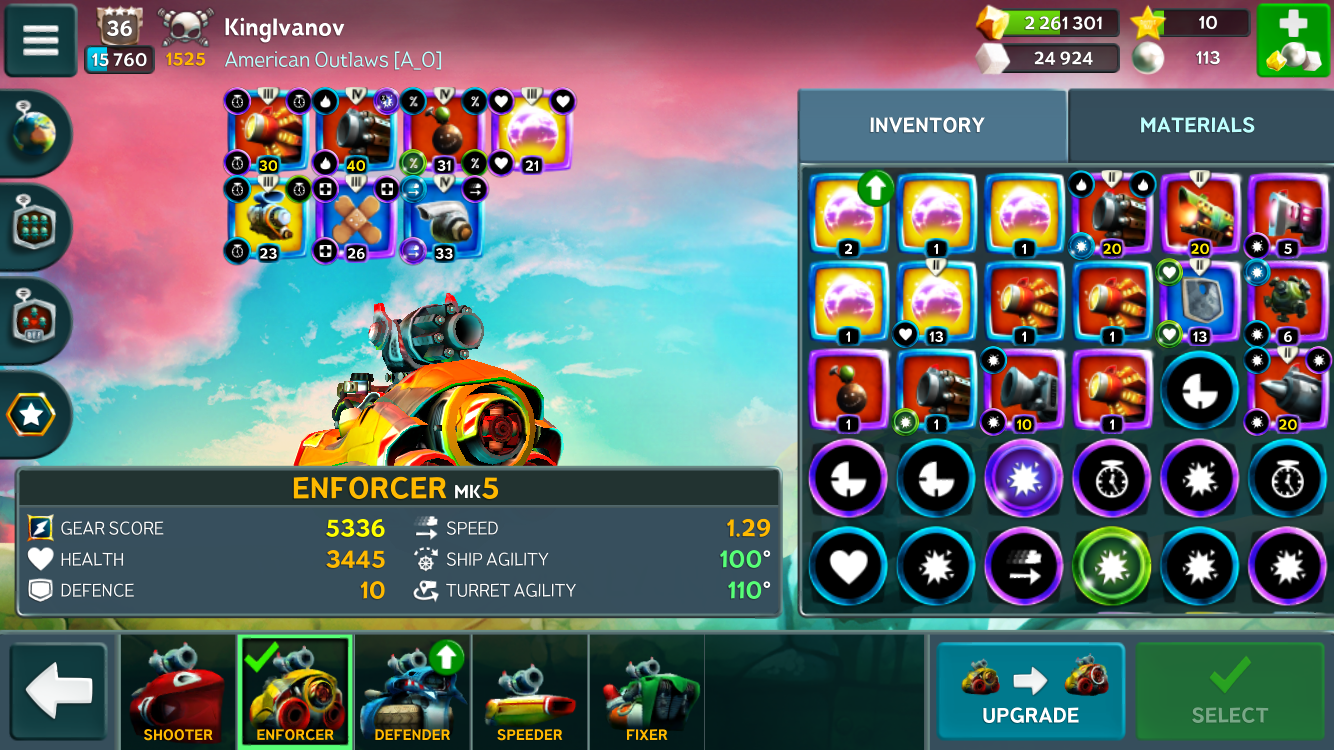Open the Inventory tab
This screenshot has width=1334, height=750.
pos(927,125)
